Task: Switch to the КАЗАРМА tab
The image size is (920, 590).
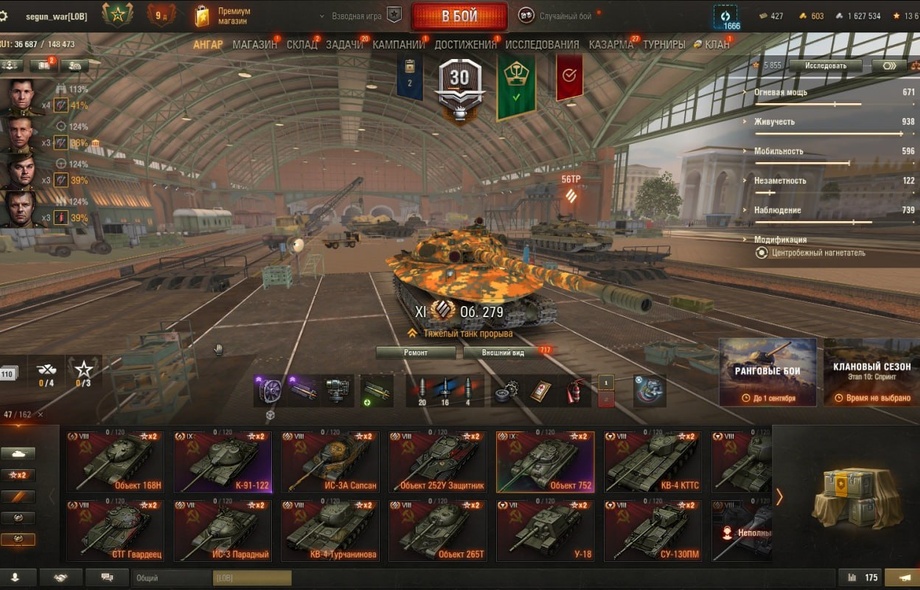Action: click(x=610, y=45)
